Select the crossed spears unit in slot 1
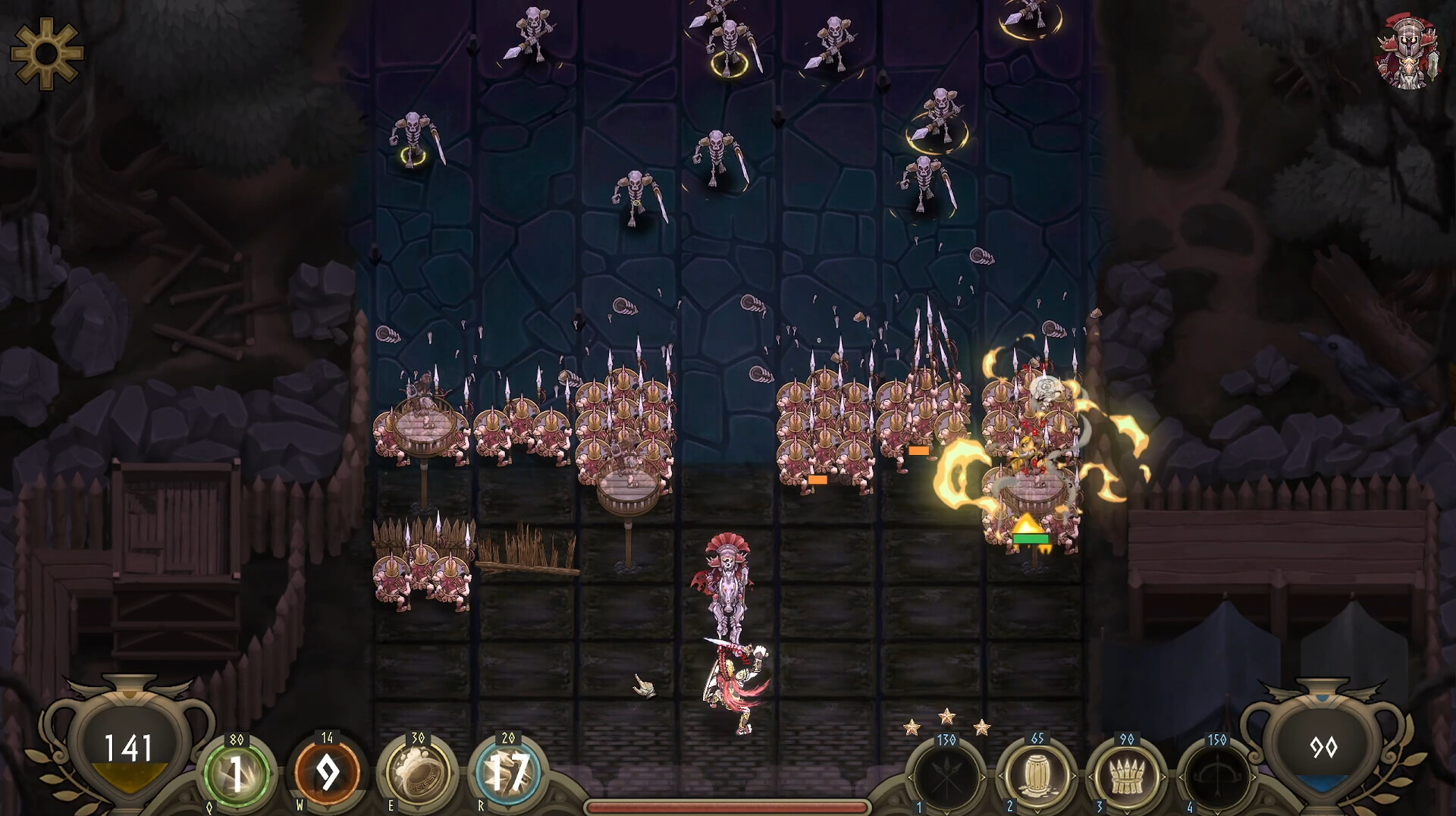This screenshot has height=816, width=1456. [x=946, y=777]
